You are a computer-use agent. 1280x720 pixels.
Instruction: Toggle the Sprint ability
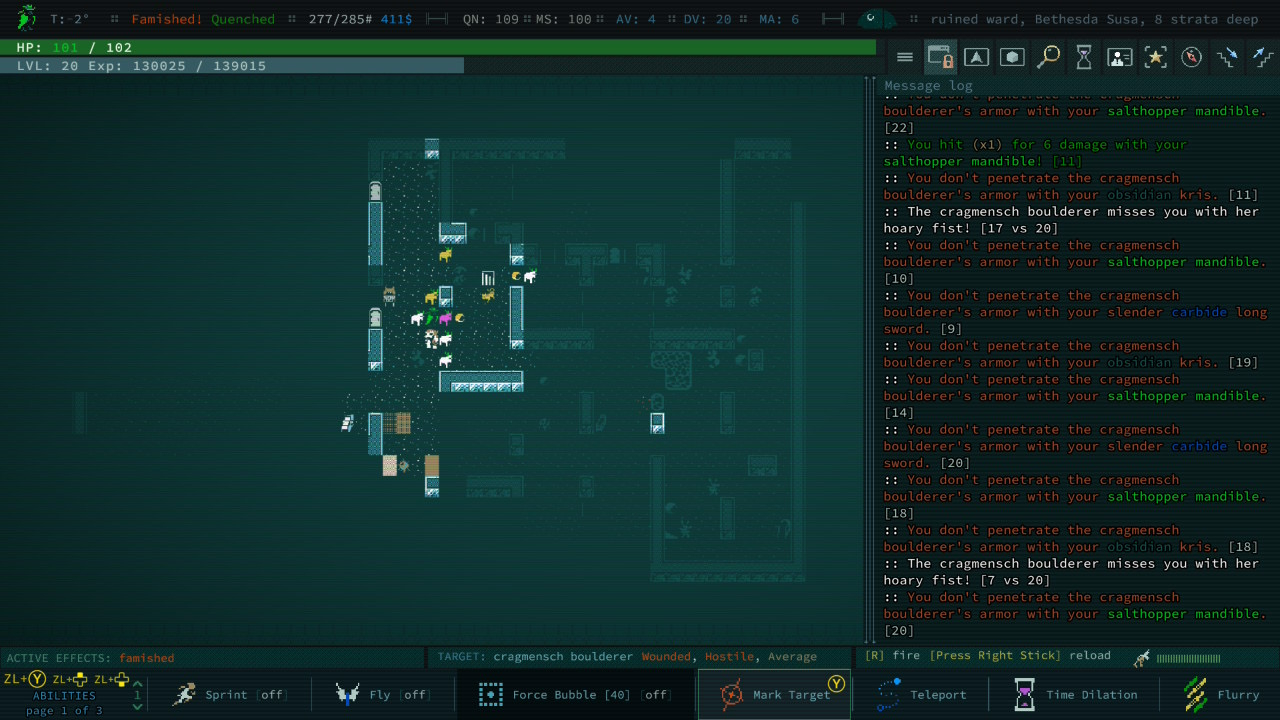[227, 695]
